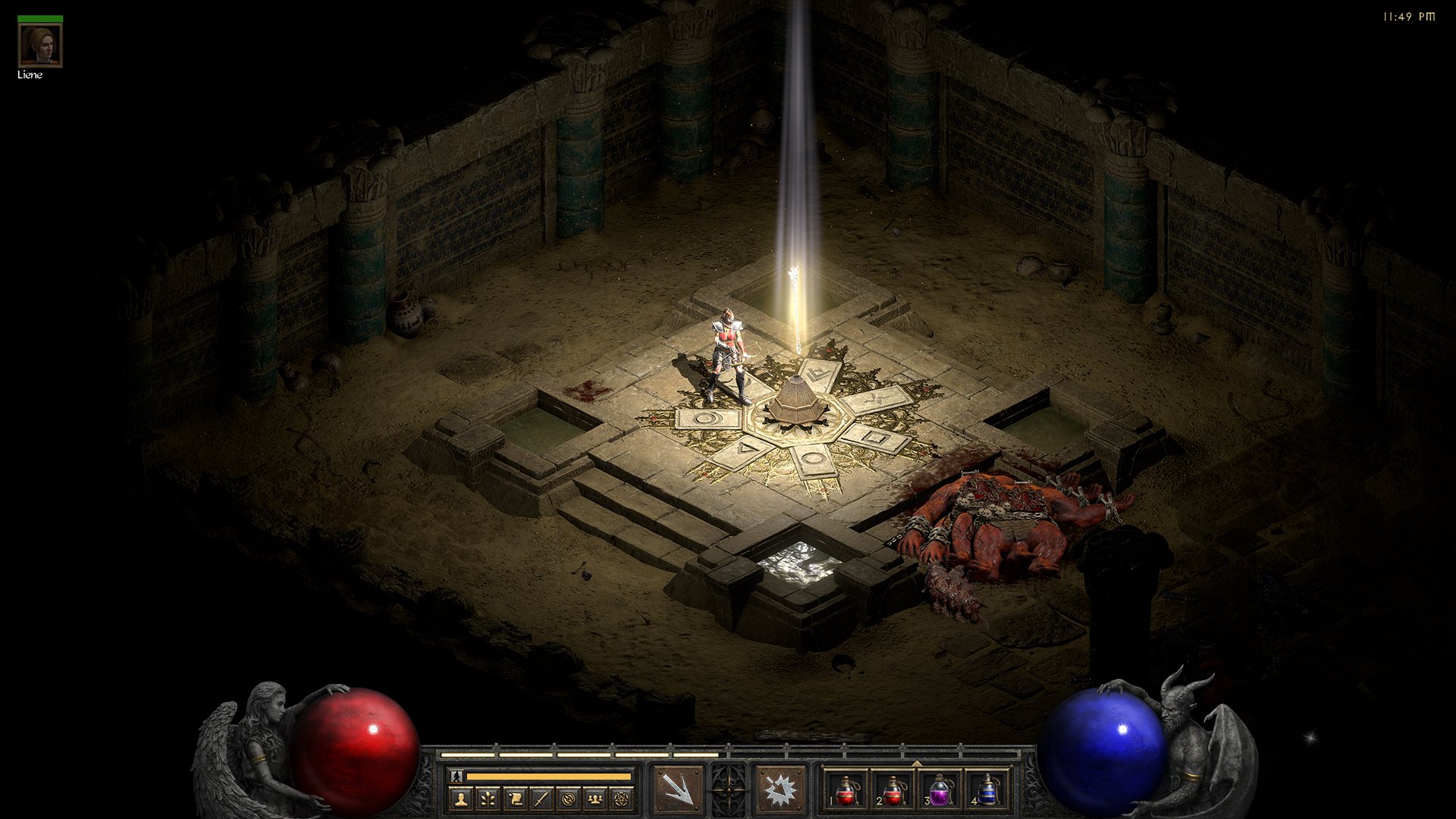1456x819 pixels.
Task: Expand the belt with the up arrow
Action: tap(916, 763)
